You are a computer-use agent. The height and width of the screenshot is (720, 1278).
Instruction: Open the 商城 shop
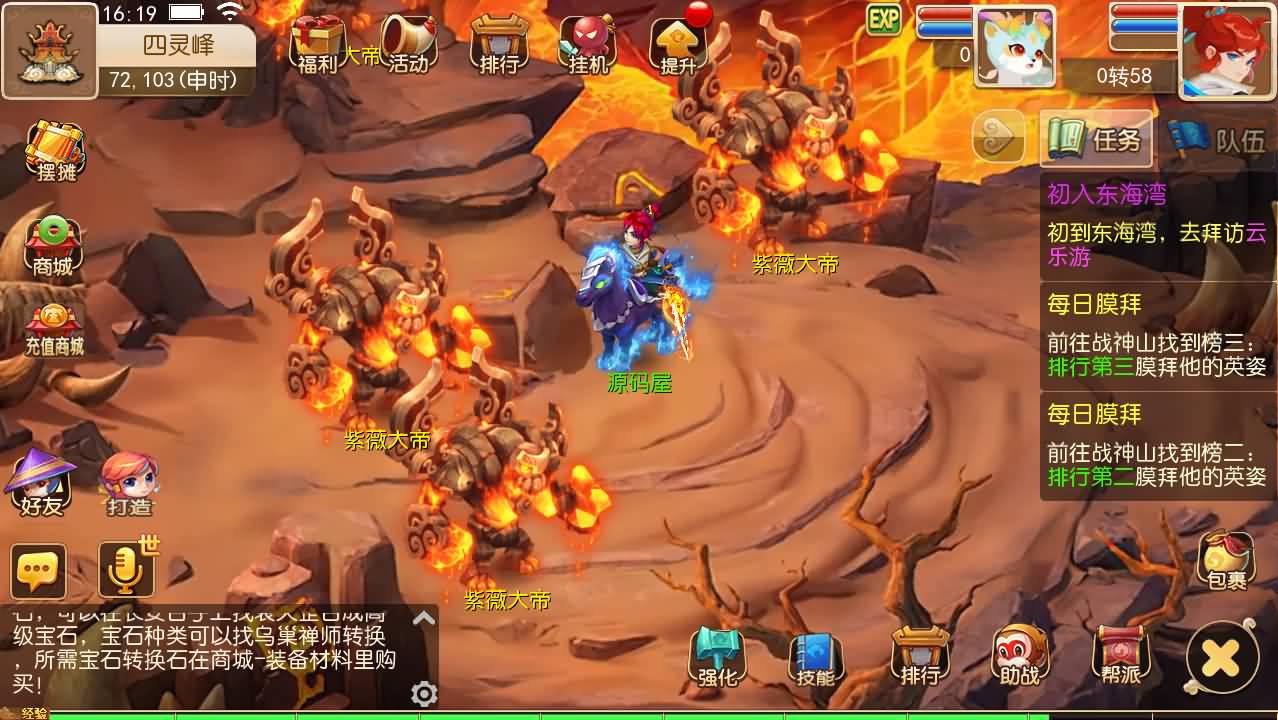click(x=53, y=246)
